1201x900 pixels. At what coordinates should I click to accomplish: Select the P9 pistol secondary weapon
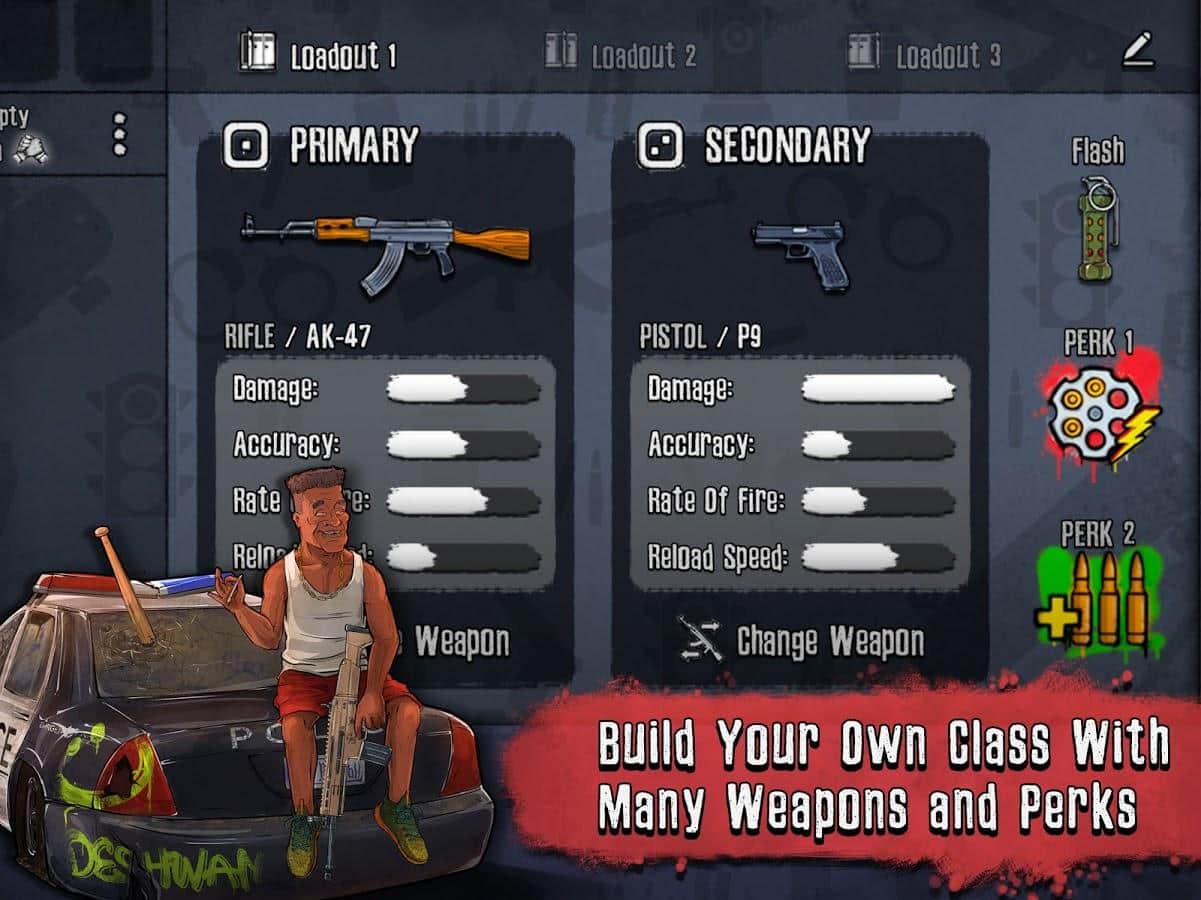click(x=800, y=254)
